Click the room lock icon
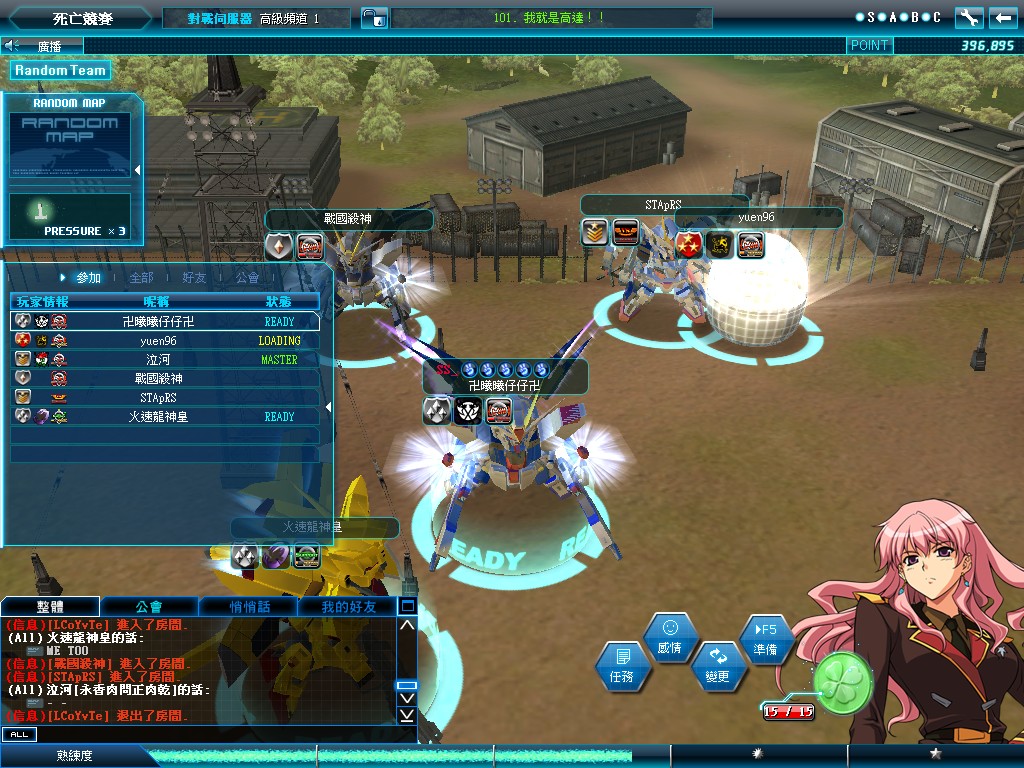Image resolution: width=1024 pixels, height=768 pixels. (374, 18)
